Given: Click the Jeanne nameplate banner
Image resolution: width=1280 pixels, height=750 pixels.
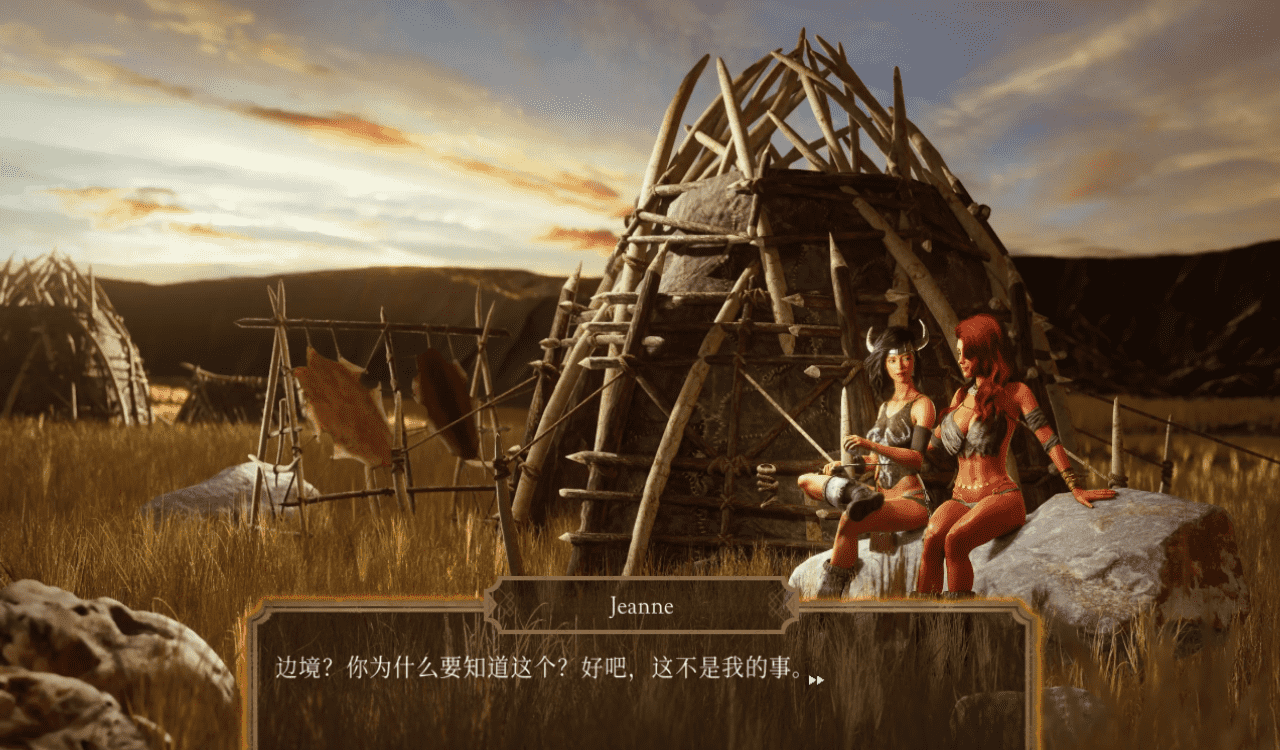Looking at the screenshot, I should (x=641, y=606).
